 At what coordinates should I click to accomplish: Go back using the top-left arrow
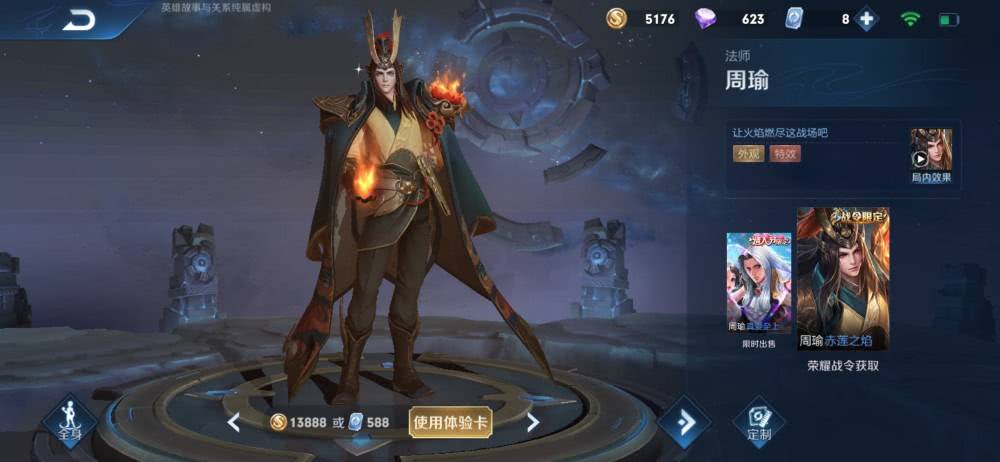[x=78, y=20]
